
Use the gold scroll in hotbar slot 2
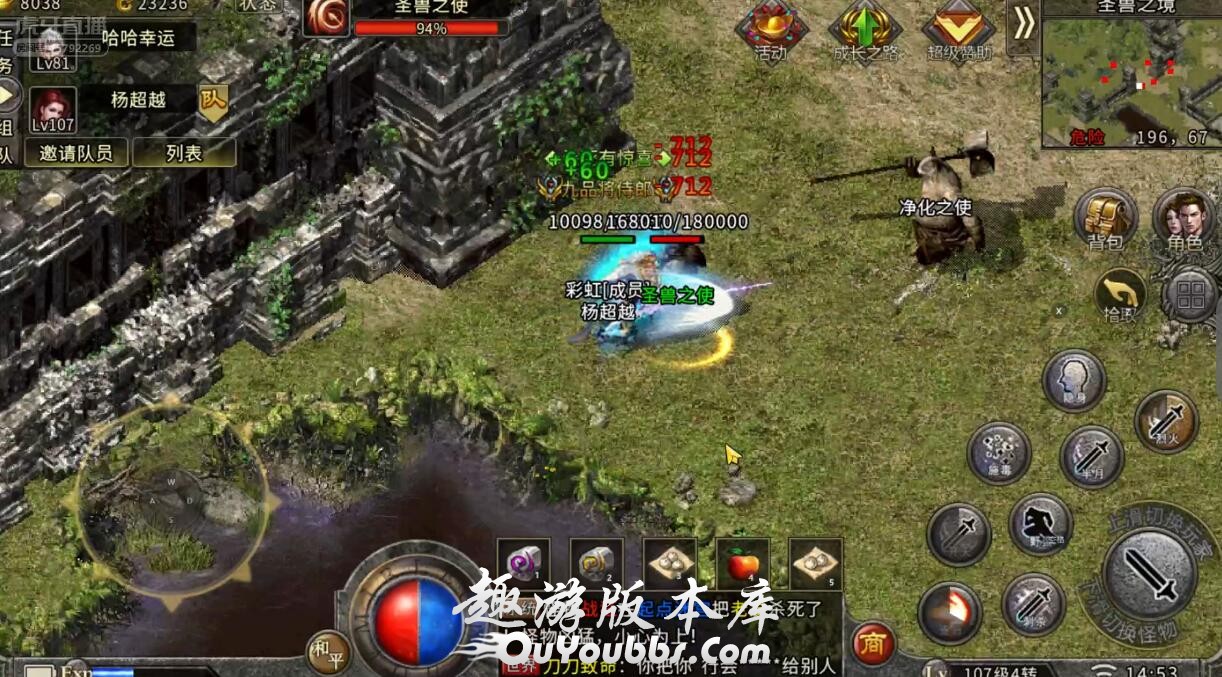pos(597,565)
